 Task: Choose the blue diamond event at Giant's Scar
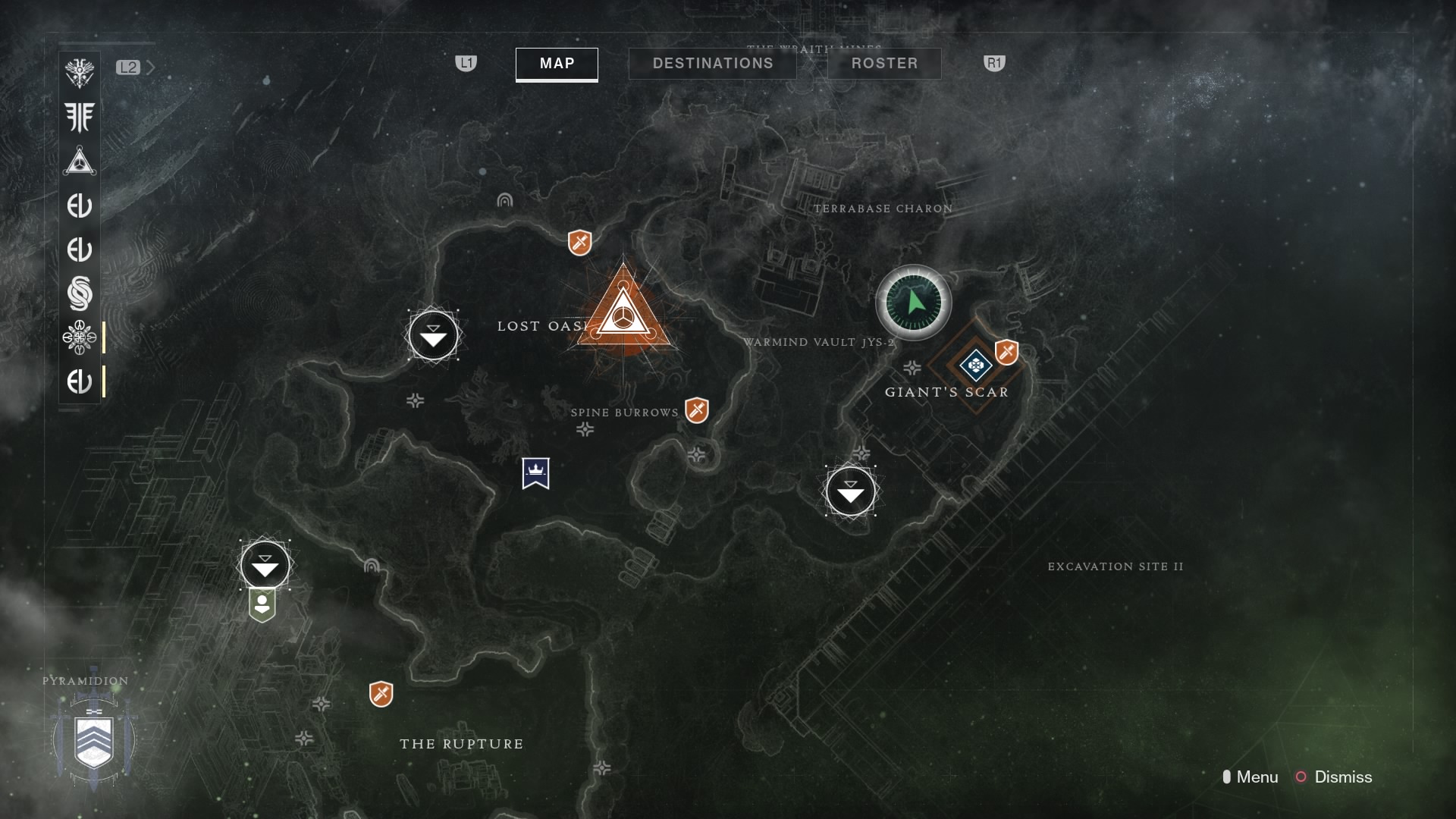(975, 366)
